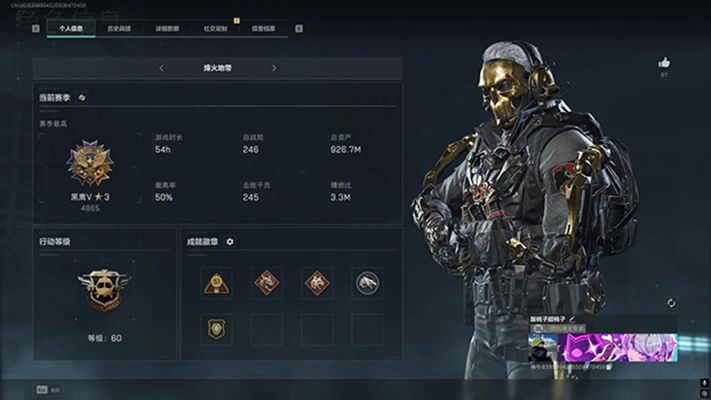Give a thumbs-up like to this player

click(x=664, y=63)
